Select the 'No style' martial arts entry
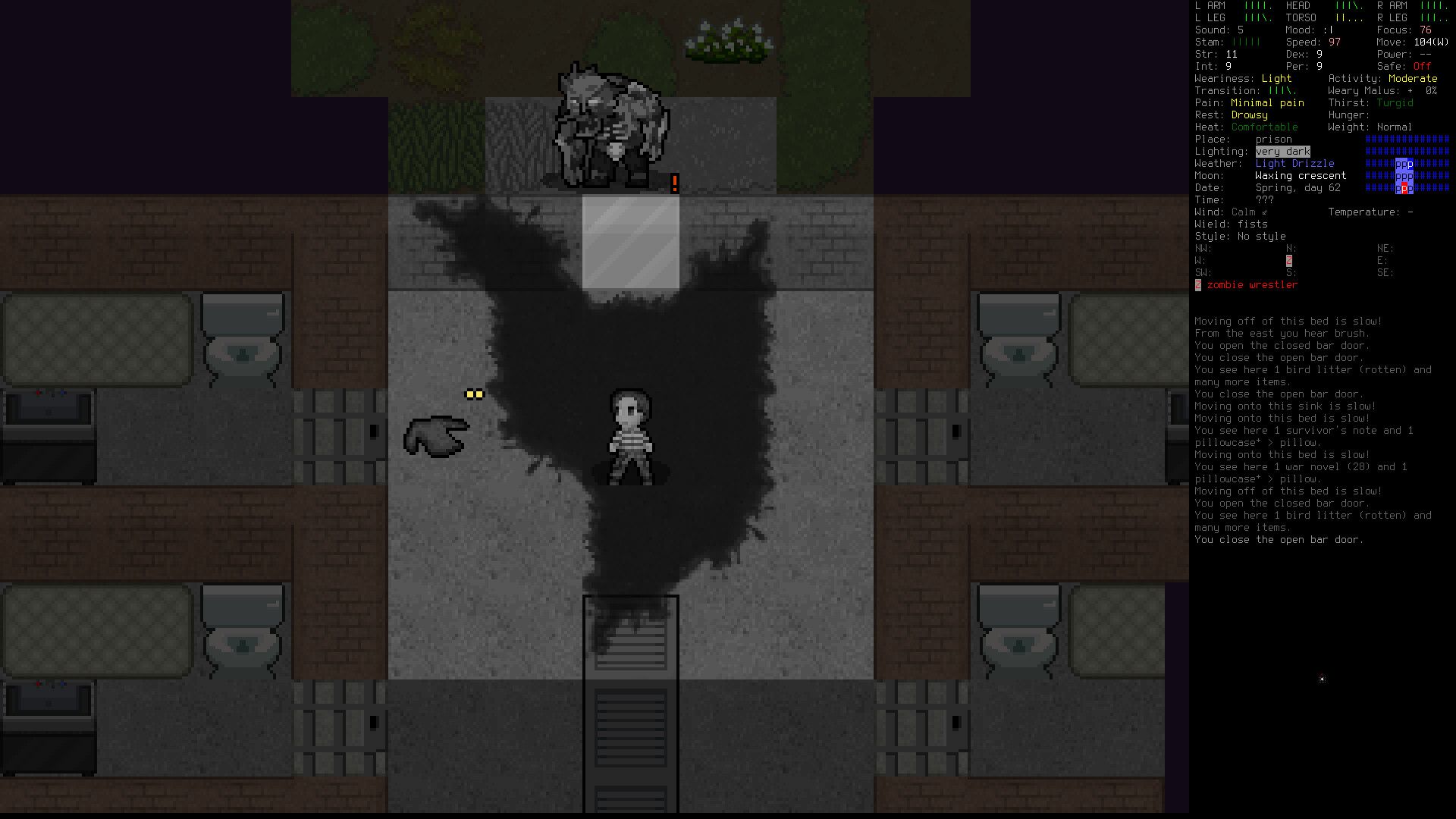Viewport: 1456px width, 819px height. coord(1260,236)
